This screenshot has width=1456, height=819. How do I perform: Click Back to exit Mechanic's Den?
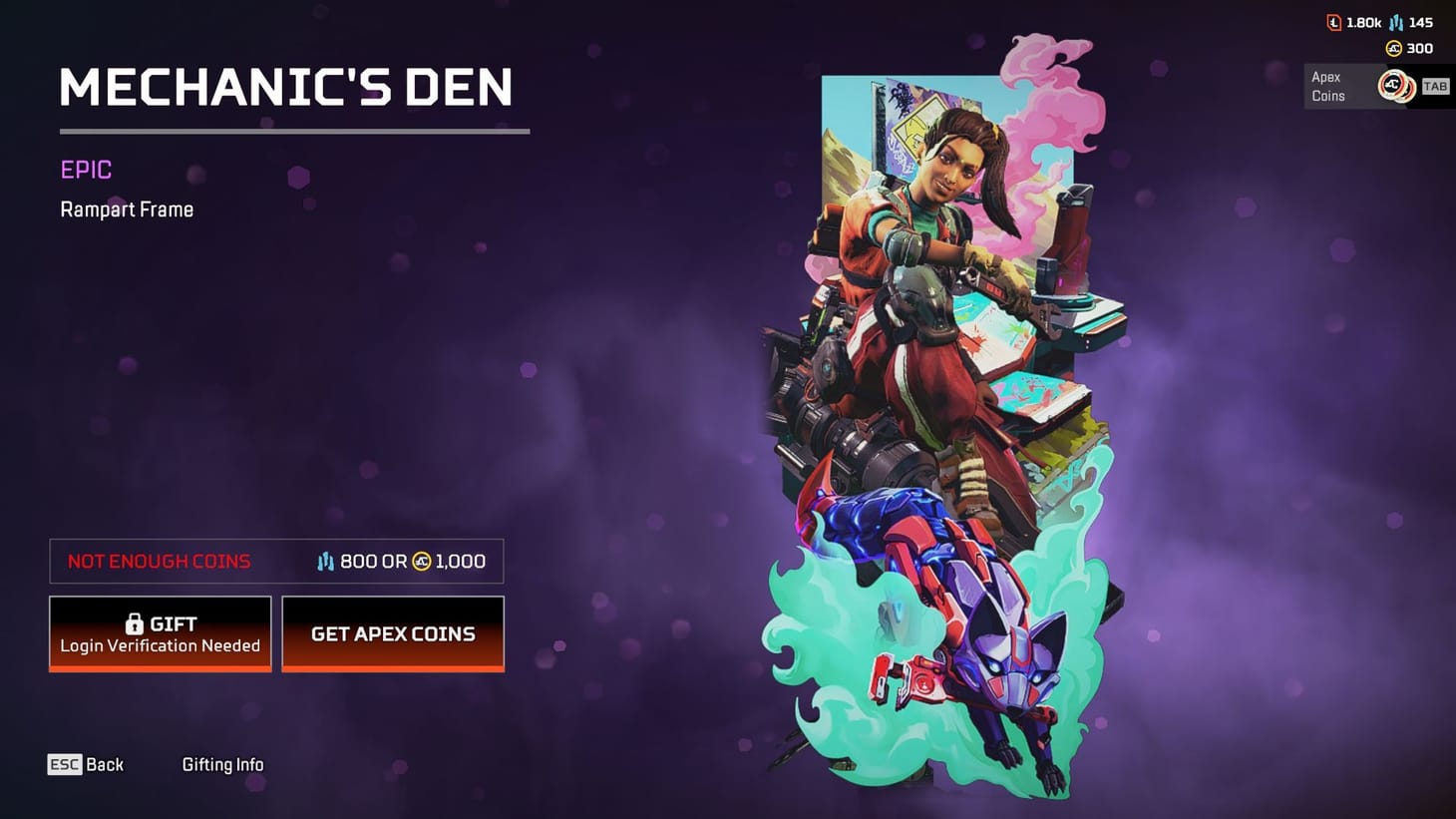coord(104,764)
